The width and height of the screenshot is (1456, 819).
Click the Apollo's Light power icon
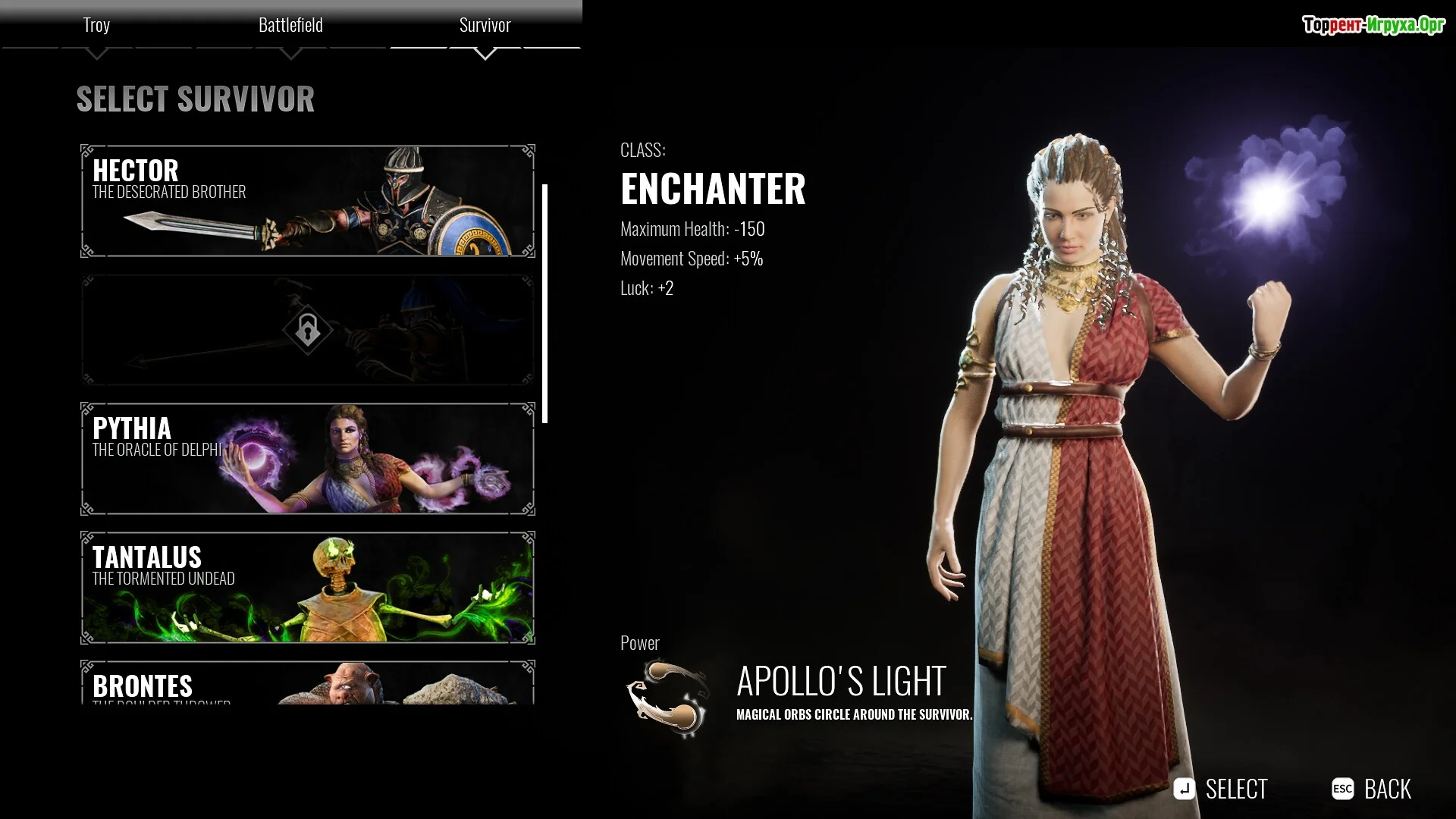click(x=667, y=698)
